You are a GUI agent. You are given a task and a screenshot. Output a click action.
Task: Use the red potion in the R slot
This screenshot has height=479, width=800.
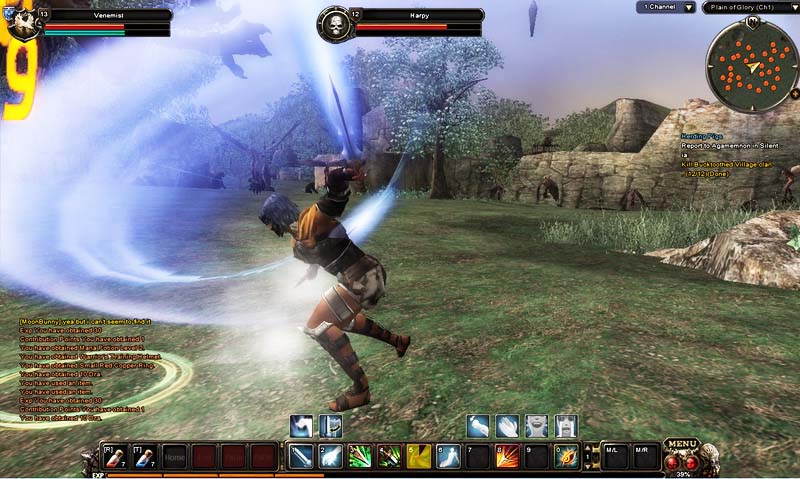(x=115, y=457)
